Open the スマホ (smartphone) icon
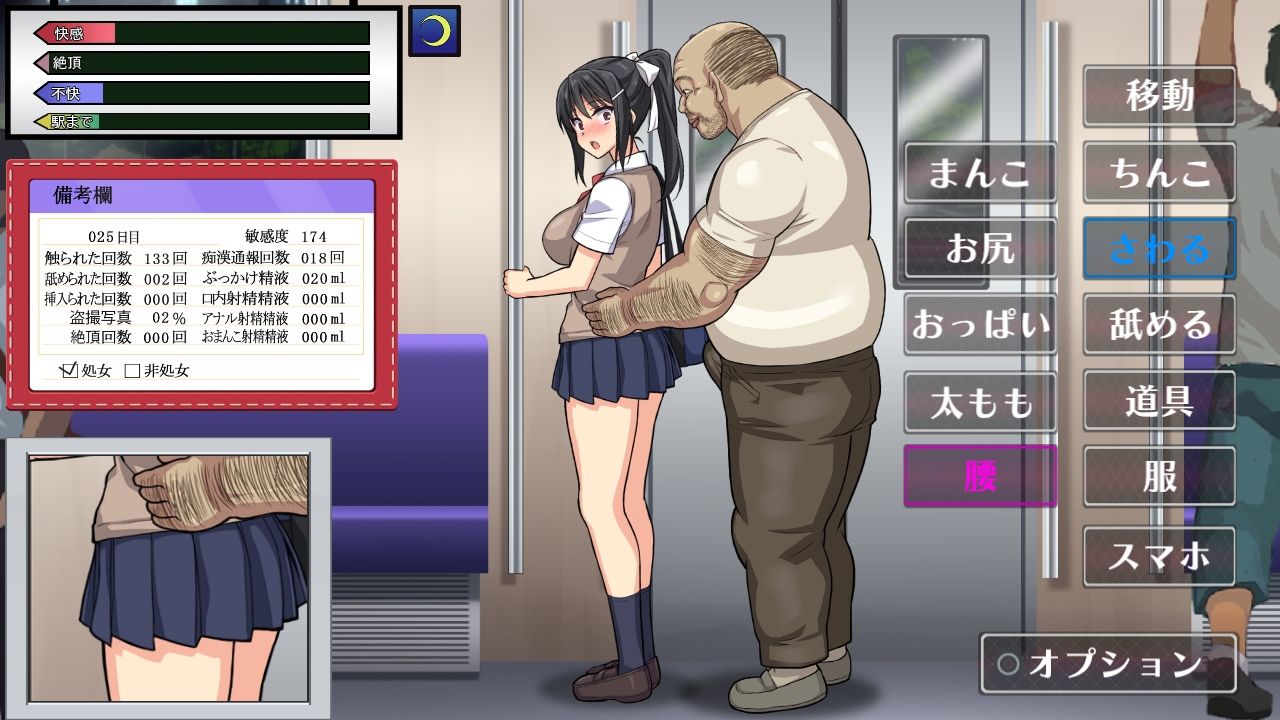Screen dimensions: 1280x720 coord(1159,555)
